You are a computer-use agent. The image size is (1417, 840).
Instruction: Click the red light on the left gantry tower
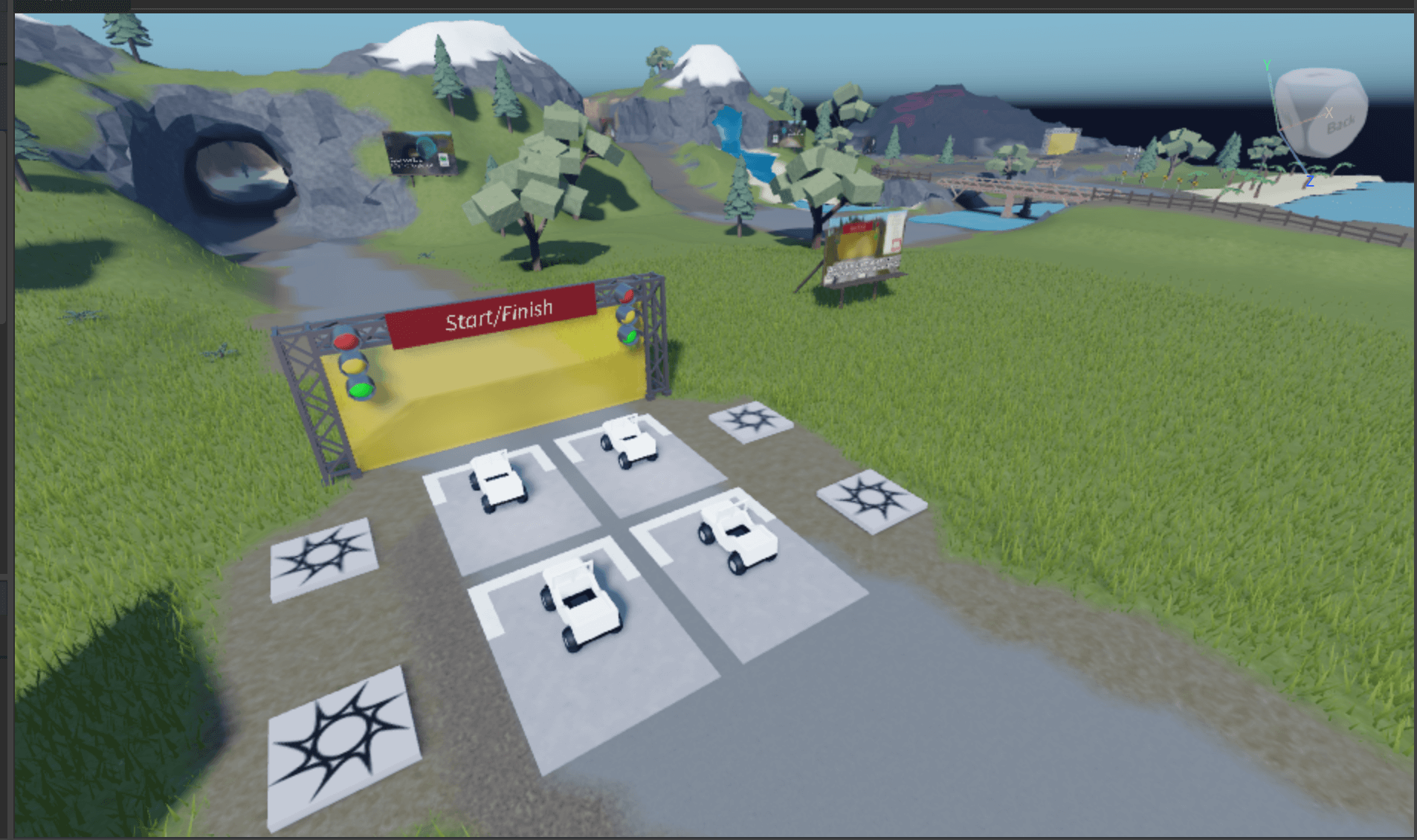[346, 341]
